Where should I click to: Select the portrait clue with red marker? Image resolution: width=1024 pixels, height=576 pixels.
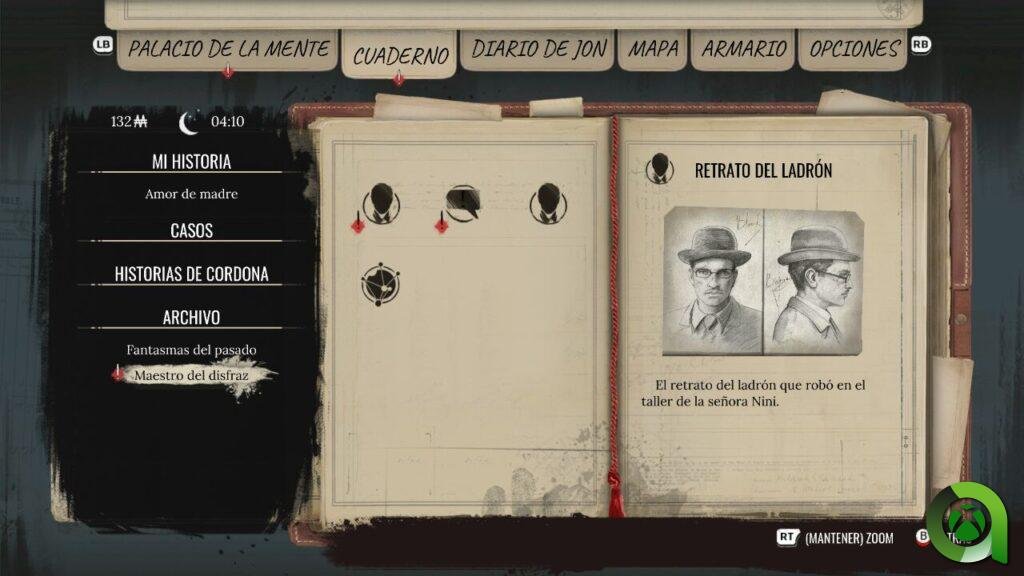(x=380, y=203)
